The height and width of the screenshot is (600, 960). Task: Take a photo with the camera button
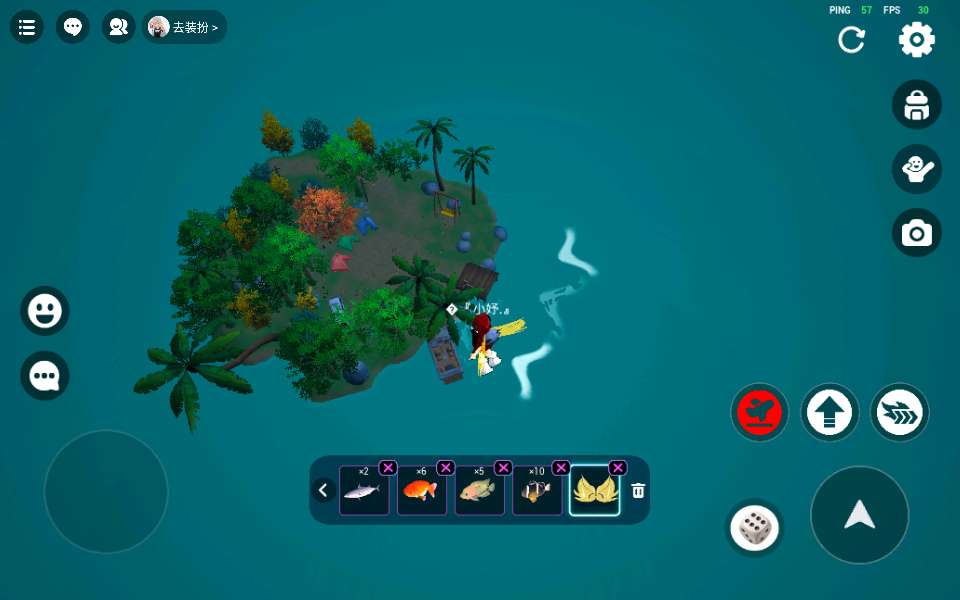917,233
